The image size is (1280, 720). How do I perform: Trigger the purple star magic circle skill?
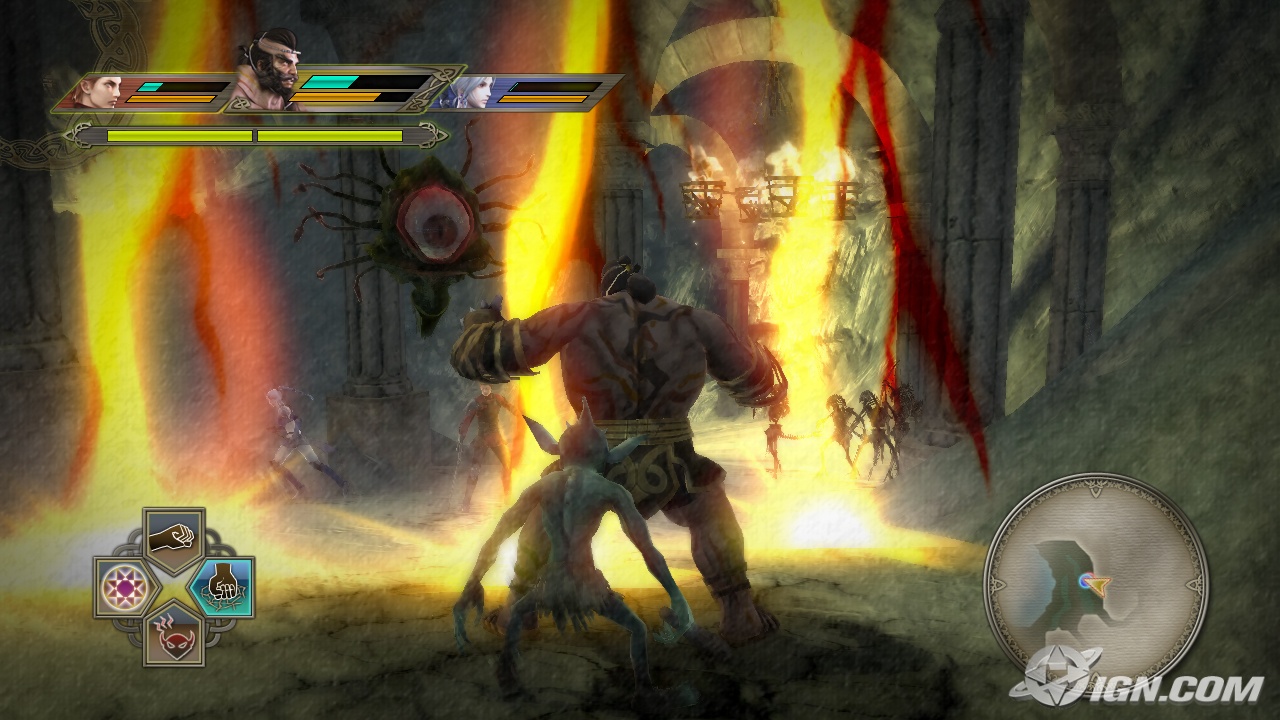click(126, 588)
